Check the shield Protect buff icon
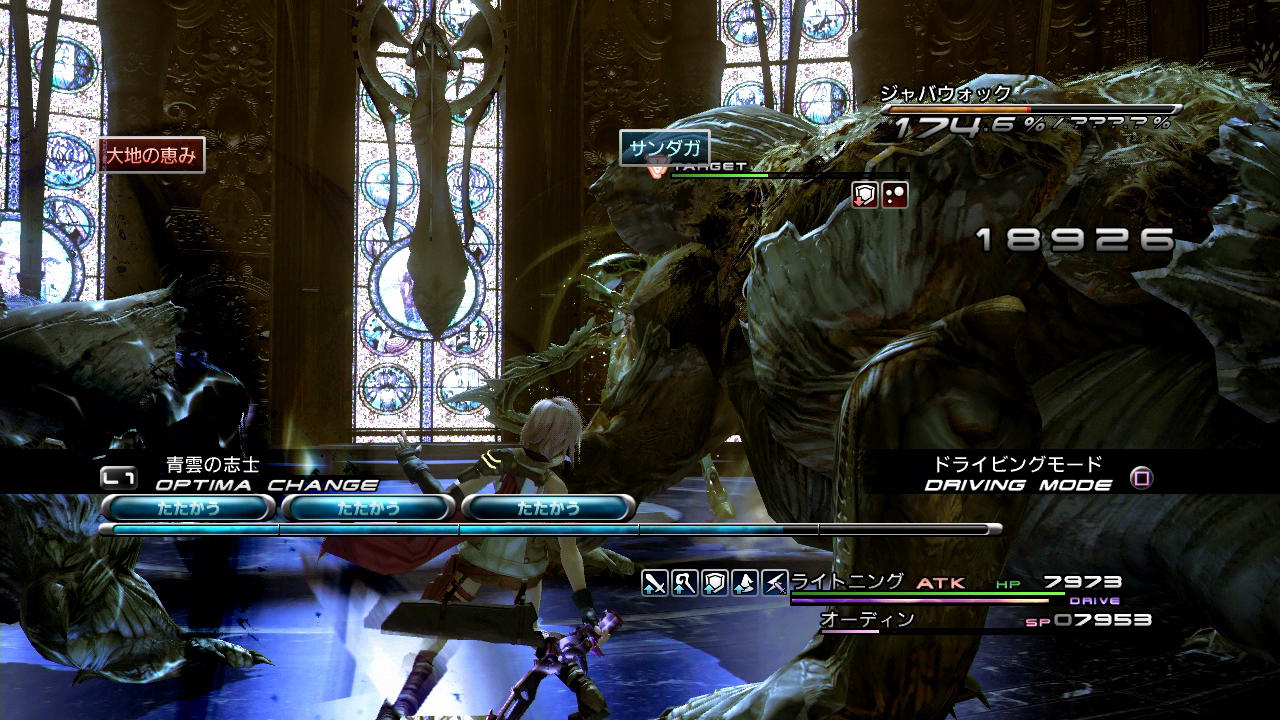 pos(714,582)
